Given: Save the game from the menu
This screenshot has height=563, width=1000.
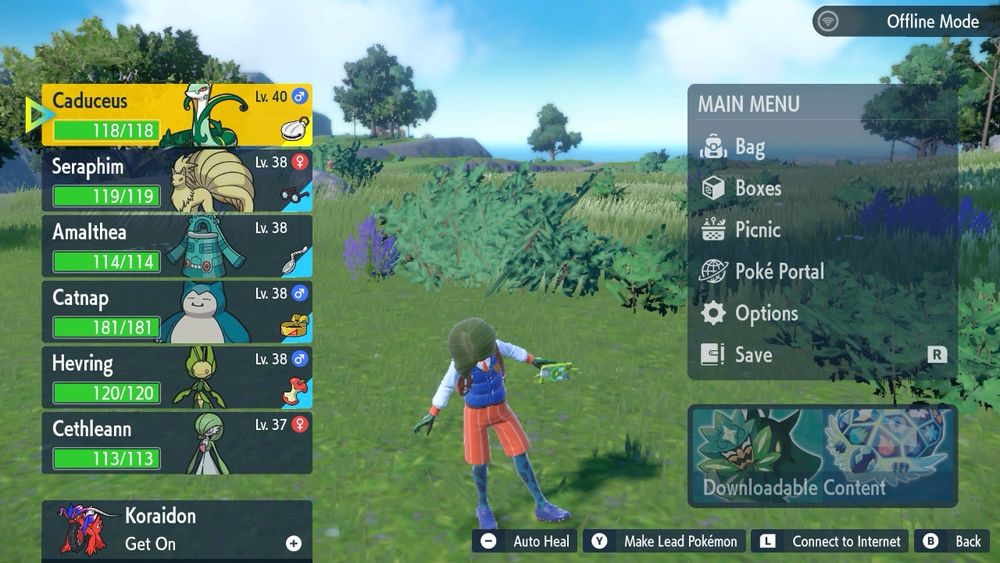Looking at the screenshot, I should 753,354.
